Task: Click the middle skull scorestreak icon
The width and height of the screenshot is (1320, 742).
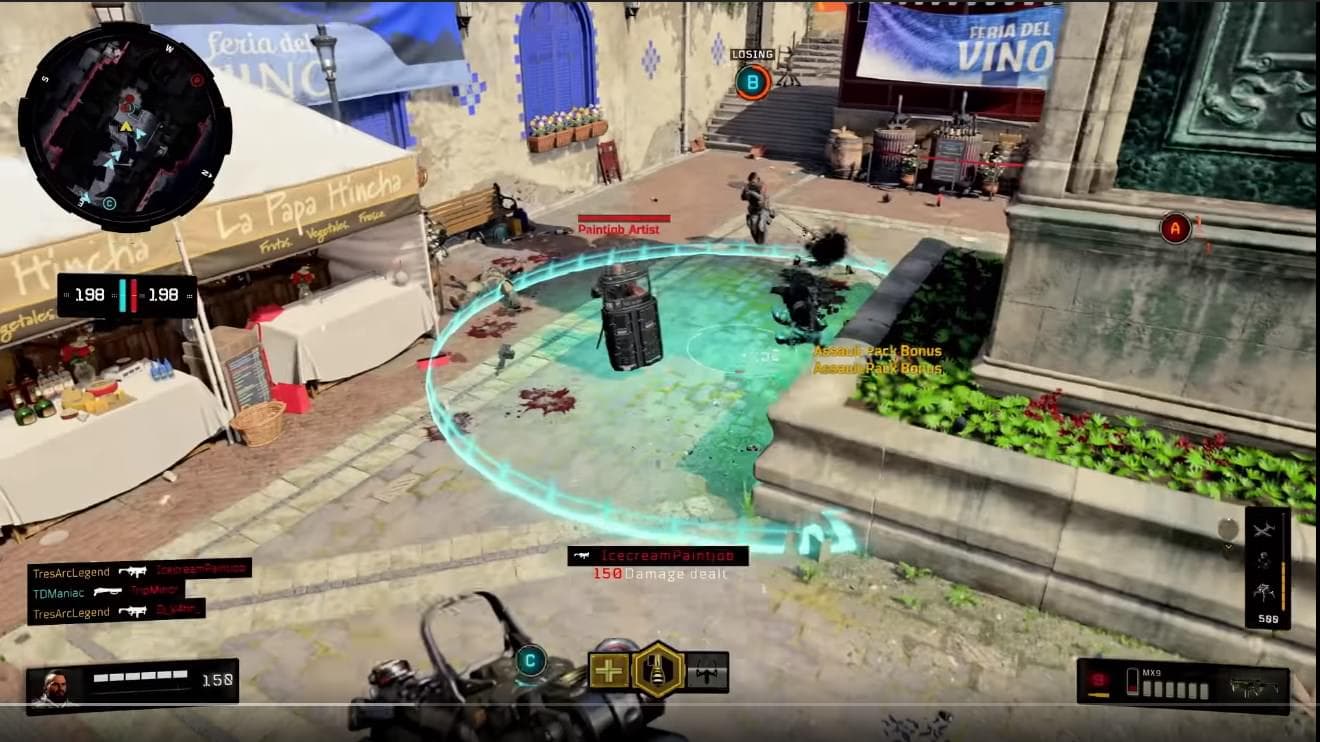Action: [x=1264, y=558]
